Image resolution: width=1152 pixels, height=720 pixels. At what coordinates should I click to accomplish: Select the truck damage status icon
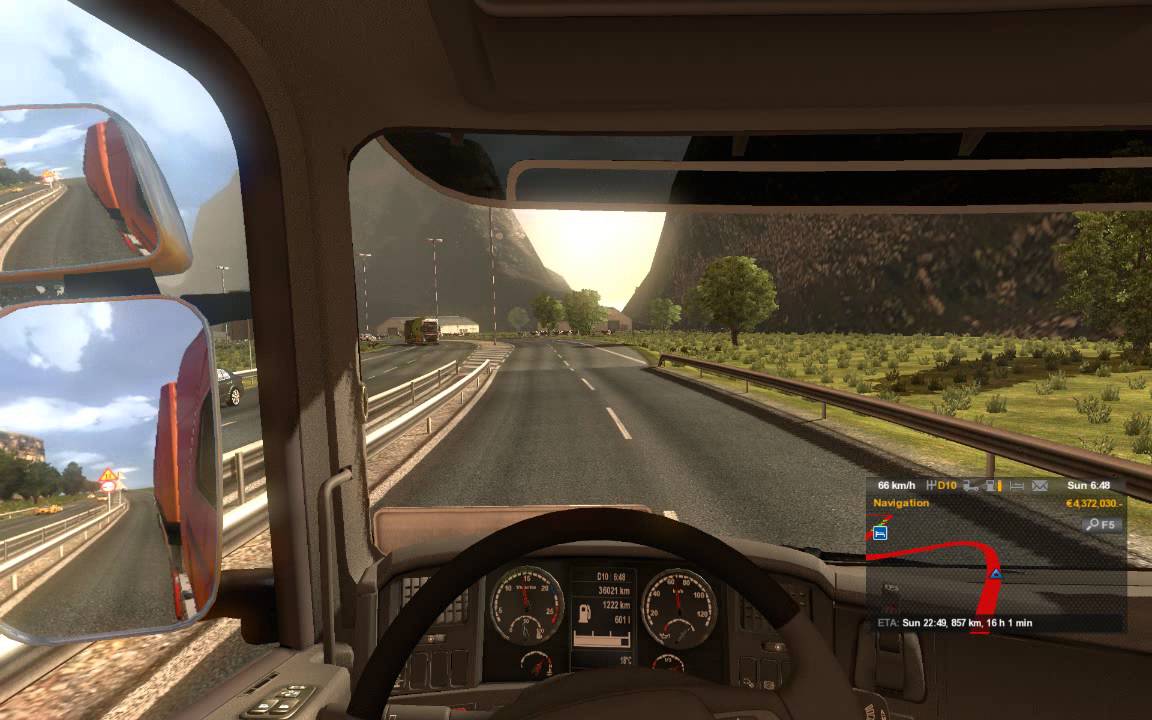[969, 486]
